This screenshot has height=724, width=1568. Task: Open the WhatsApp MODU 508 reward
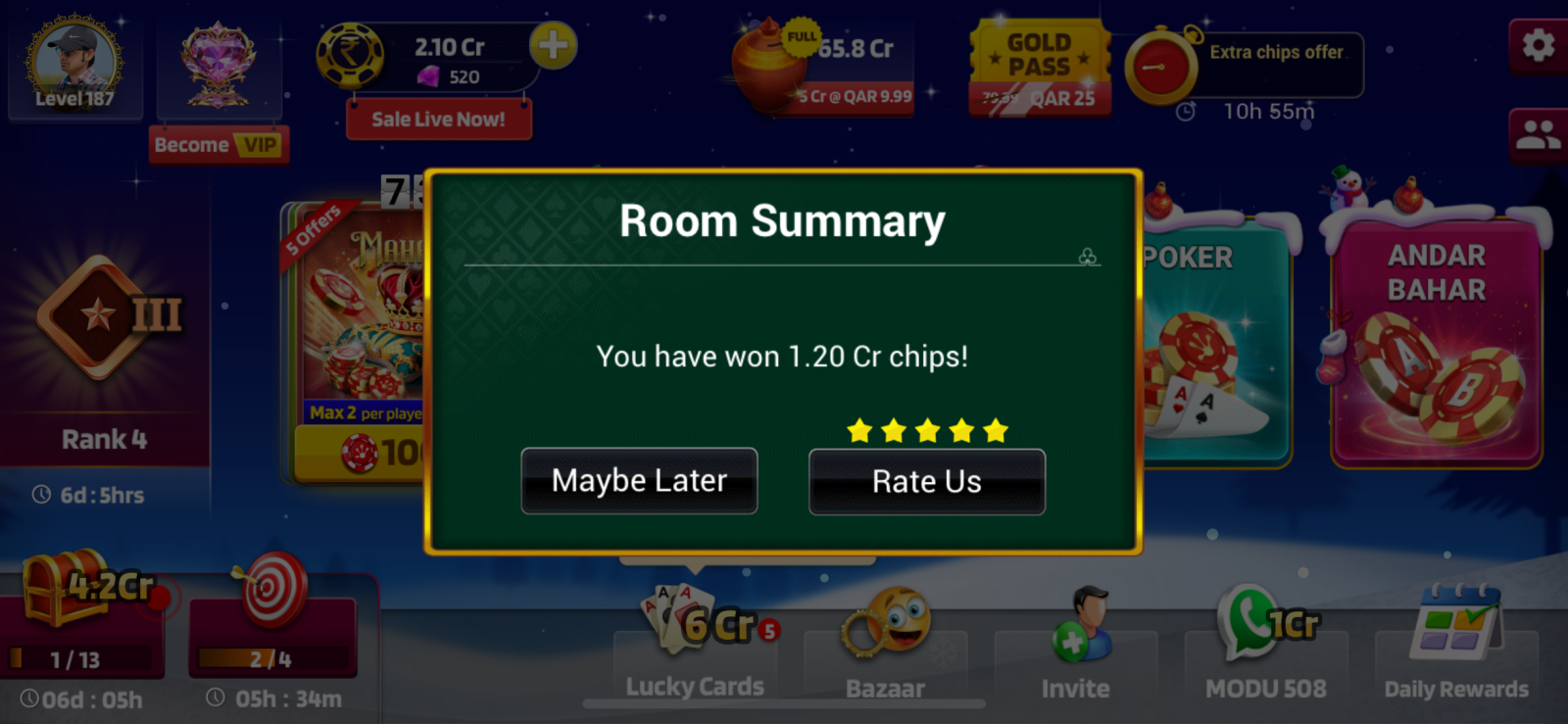[1265, 647]
